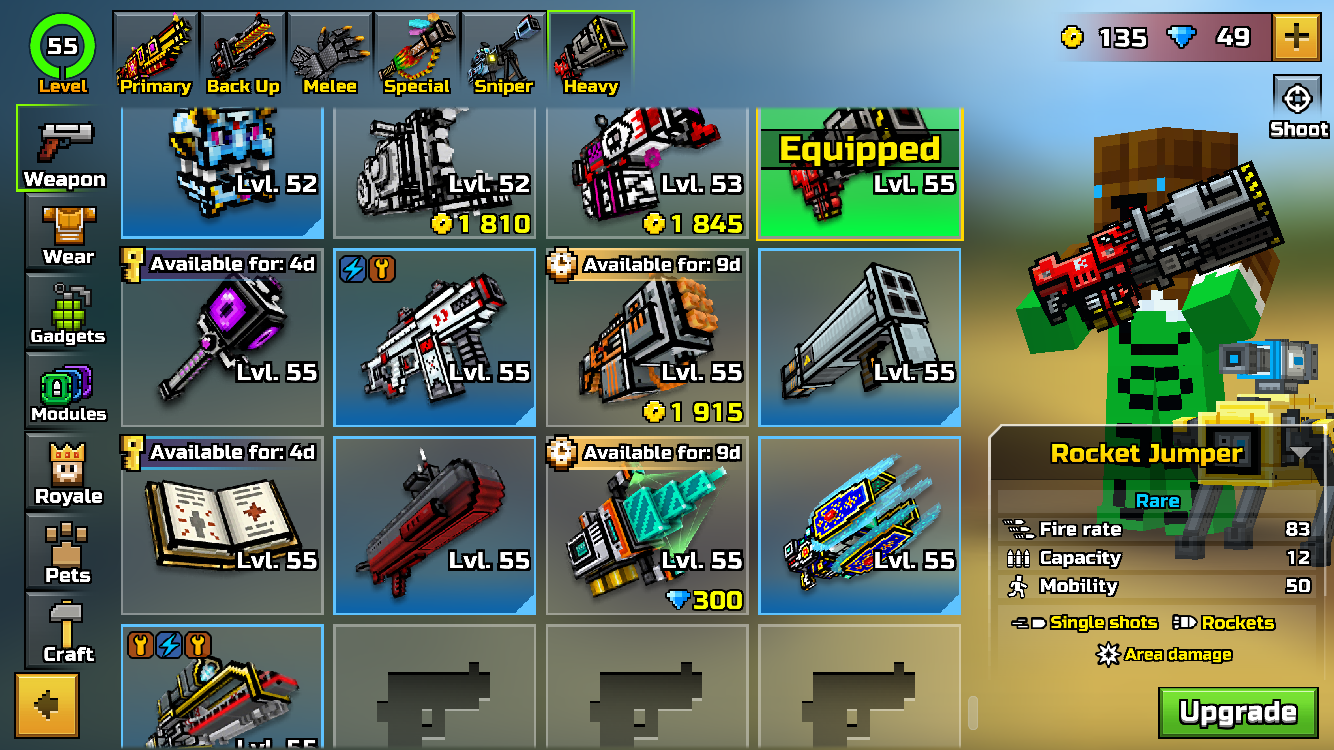Select the weapon priced 1 915 coins
Viewport: 1334px width, 750px height.
coord(646,338)
